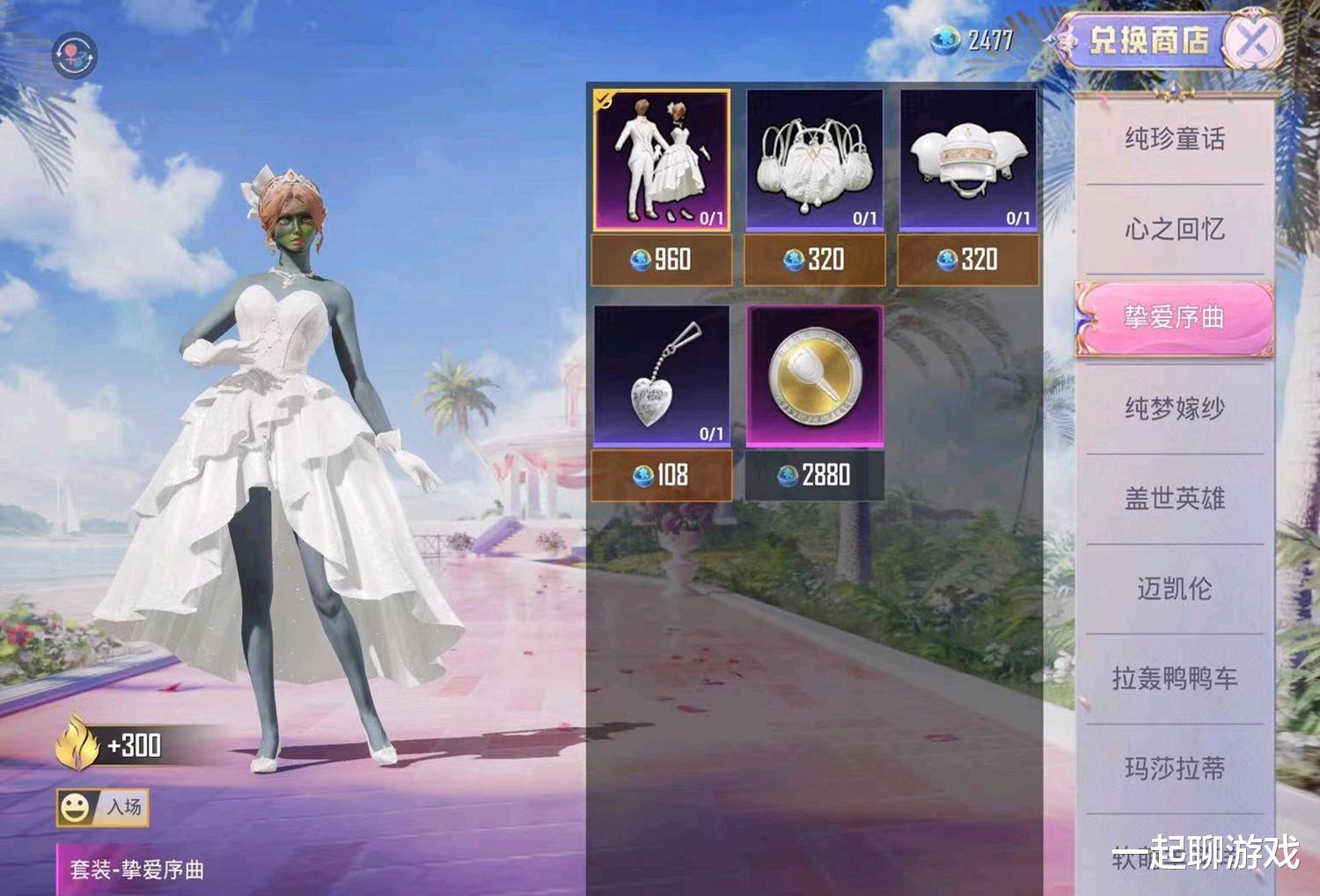Toggle the character gender switch icon
The width and height of the screenshot is (1320, 896).
pyautogui.click(x=75, y=55)
